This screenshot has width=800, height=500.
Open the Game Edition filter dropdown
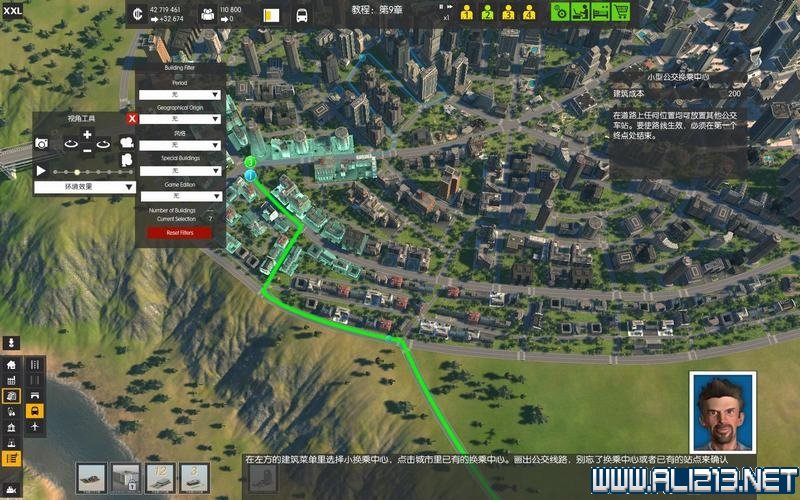(180, 196)
